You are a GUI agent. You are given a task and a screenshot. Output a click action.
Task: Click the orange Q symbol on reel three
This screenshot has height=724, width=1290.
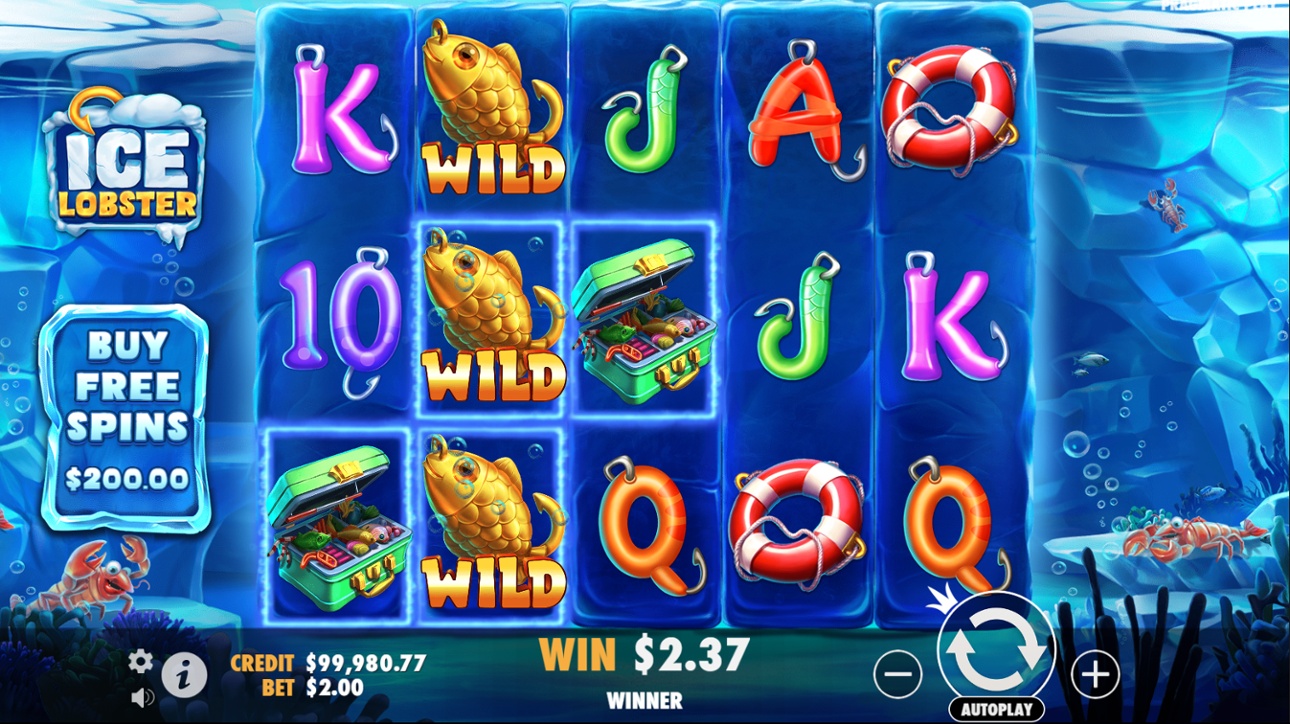(x=645, y=525)
